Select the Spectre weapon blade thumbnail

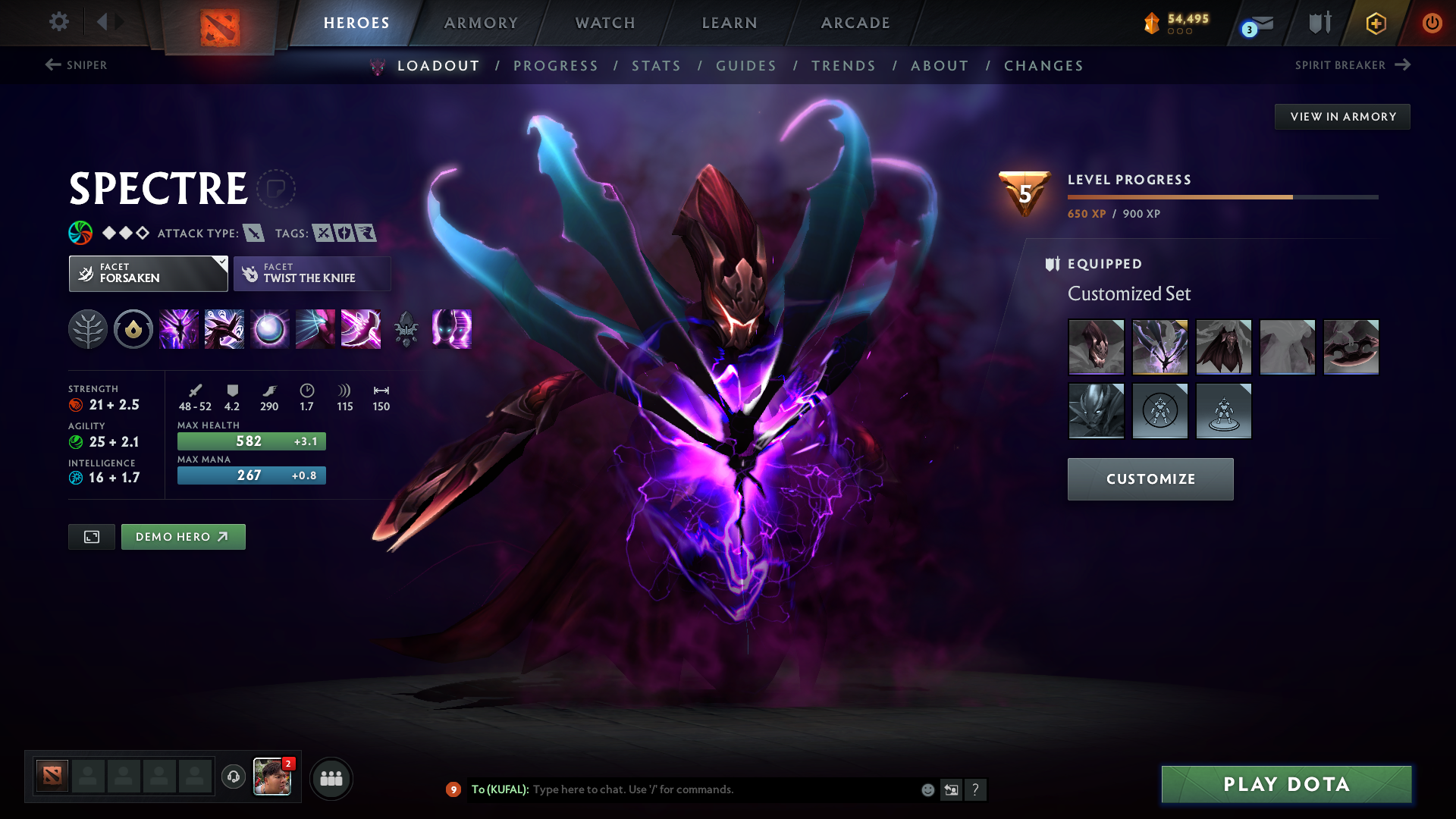pyautogui.click(x=1351, y=347)
